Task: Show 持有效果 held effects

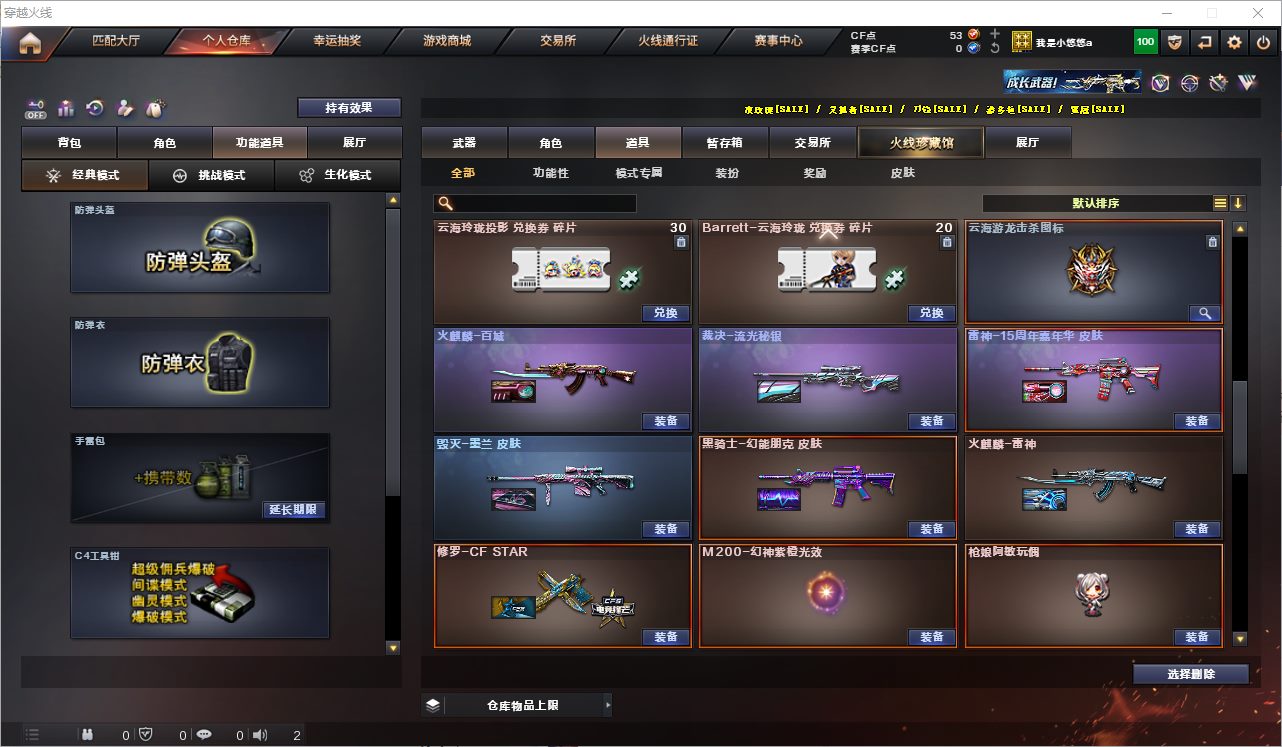Action: pyautogui.click(x=348, y=107)
